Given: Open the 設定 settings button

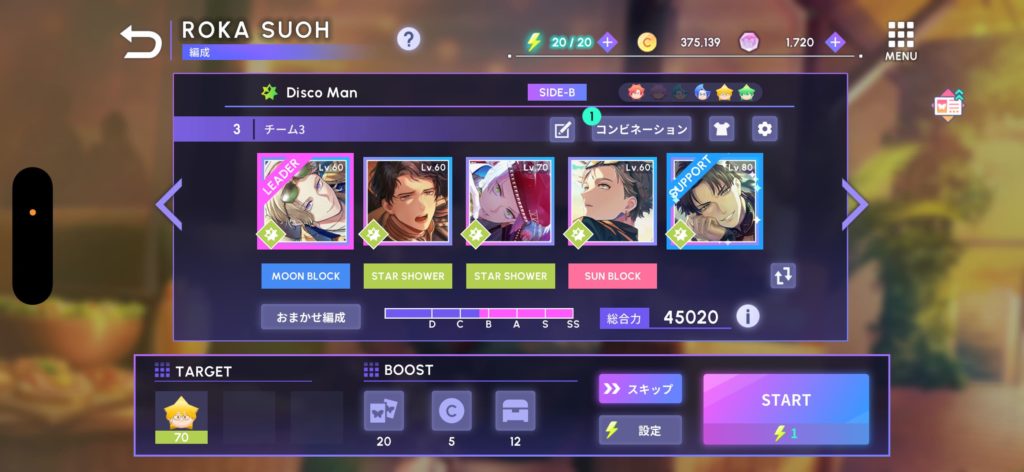Looking at the screenshot, I should 640,430.
